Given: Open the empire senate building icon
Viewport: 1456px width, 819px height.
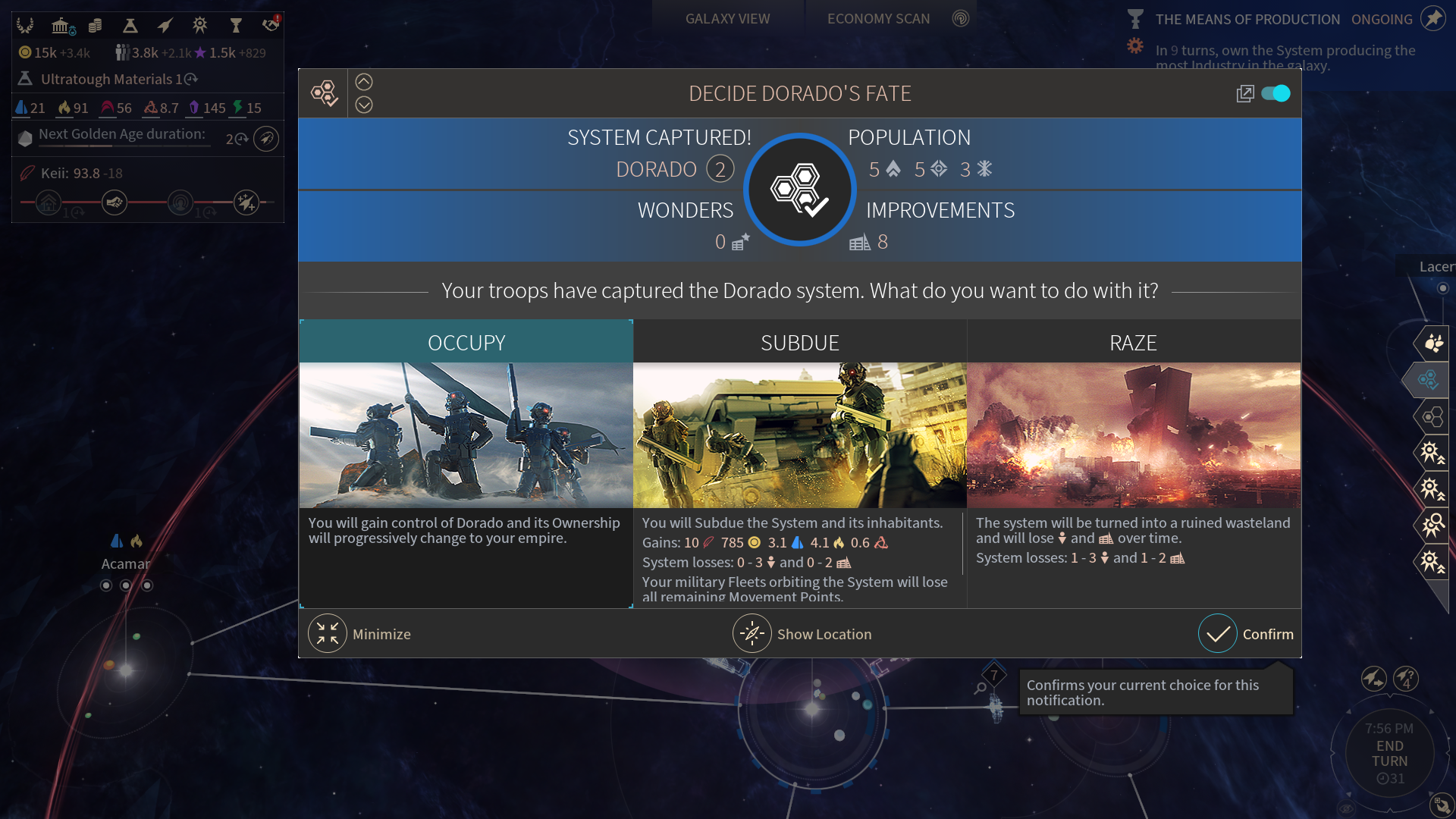Looking at the screenshot, I should (x=61, y=26).
